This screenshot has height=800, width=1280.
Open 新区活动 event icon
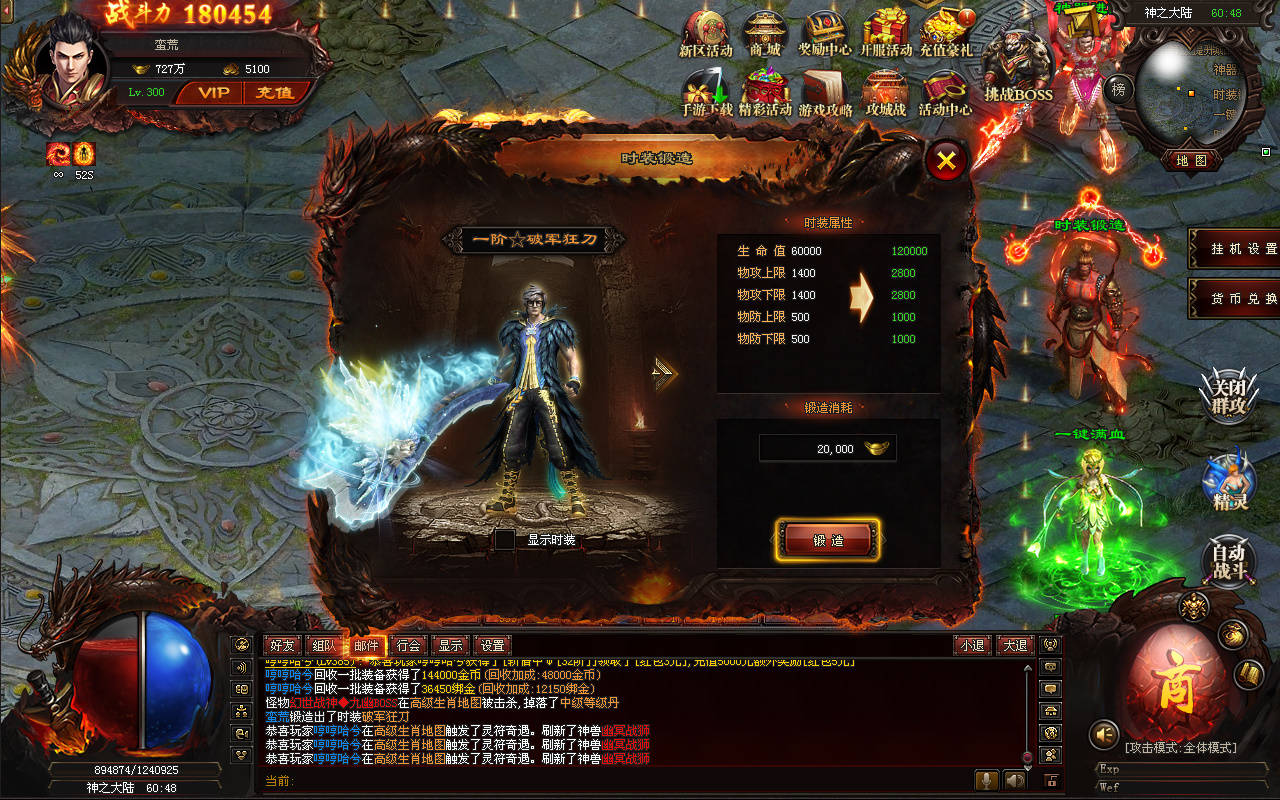[x=705, y=34]
